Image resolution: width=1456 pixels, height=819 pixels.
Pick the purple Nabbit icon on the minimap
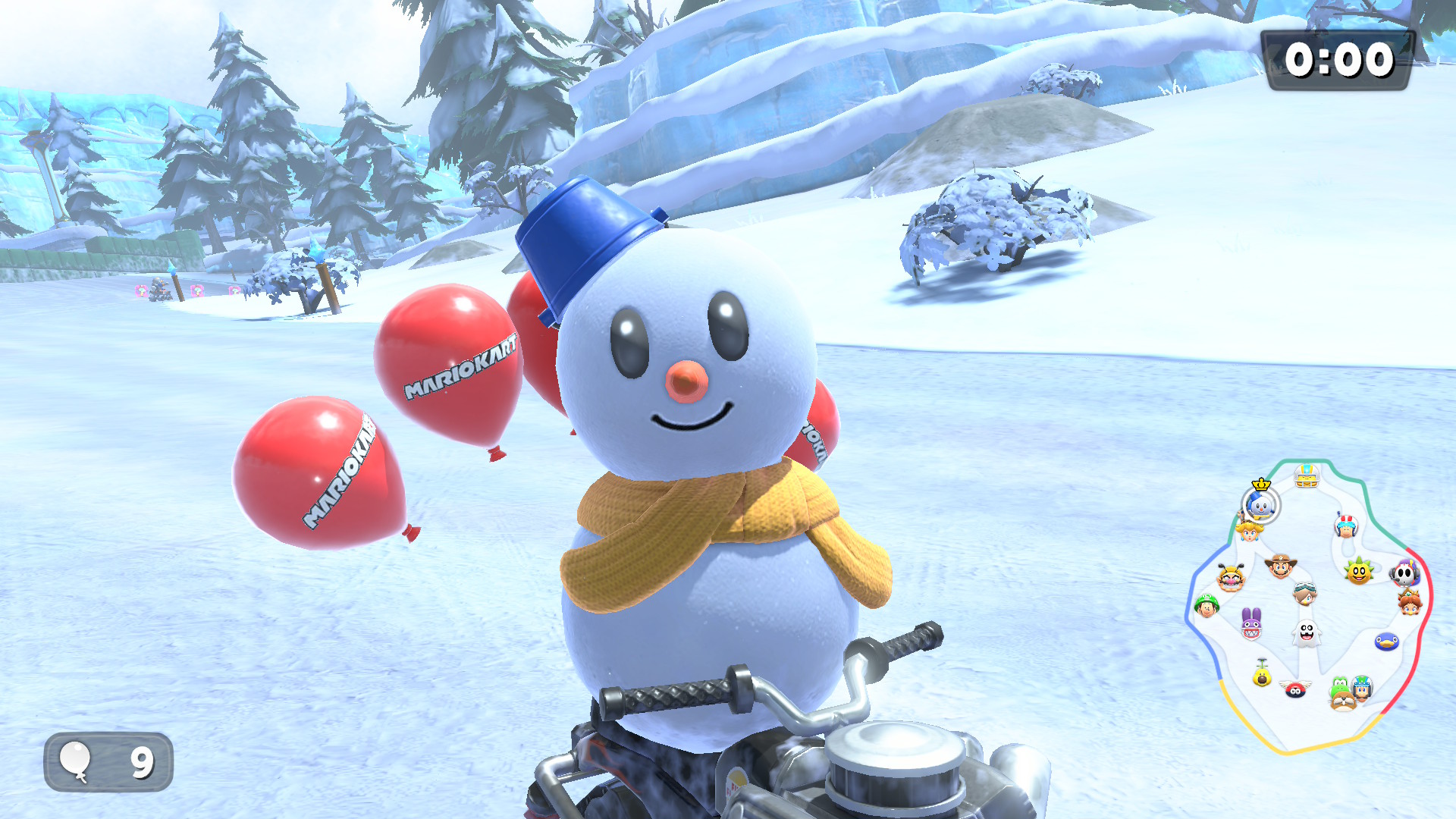[x=1251, y=623]
